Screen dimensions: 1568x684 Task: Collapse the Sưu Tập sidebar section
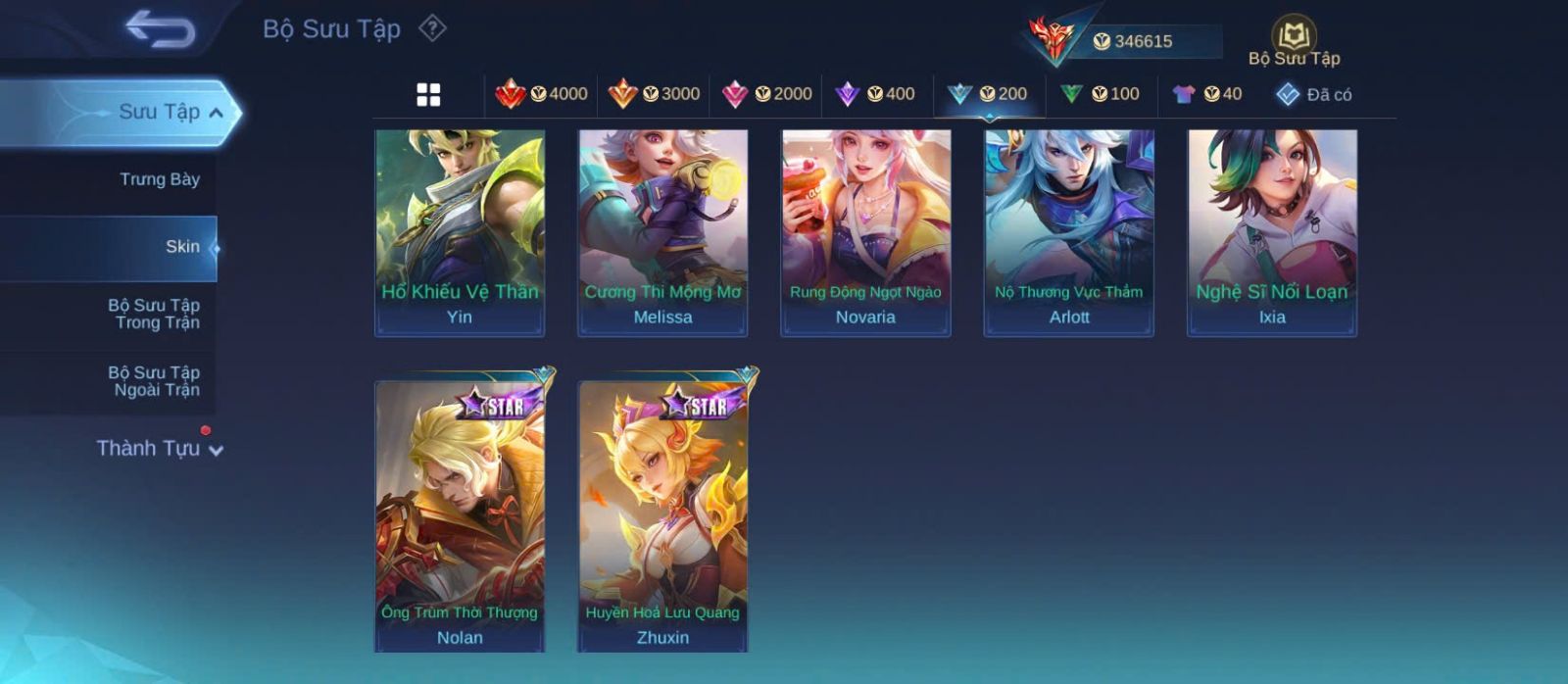(217, 113)
